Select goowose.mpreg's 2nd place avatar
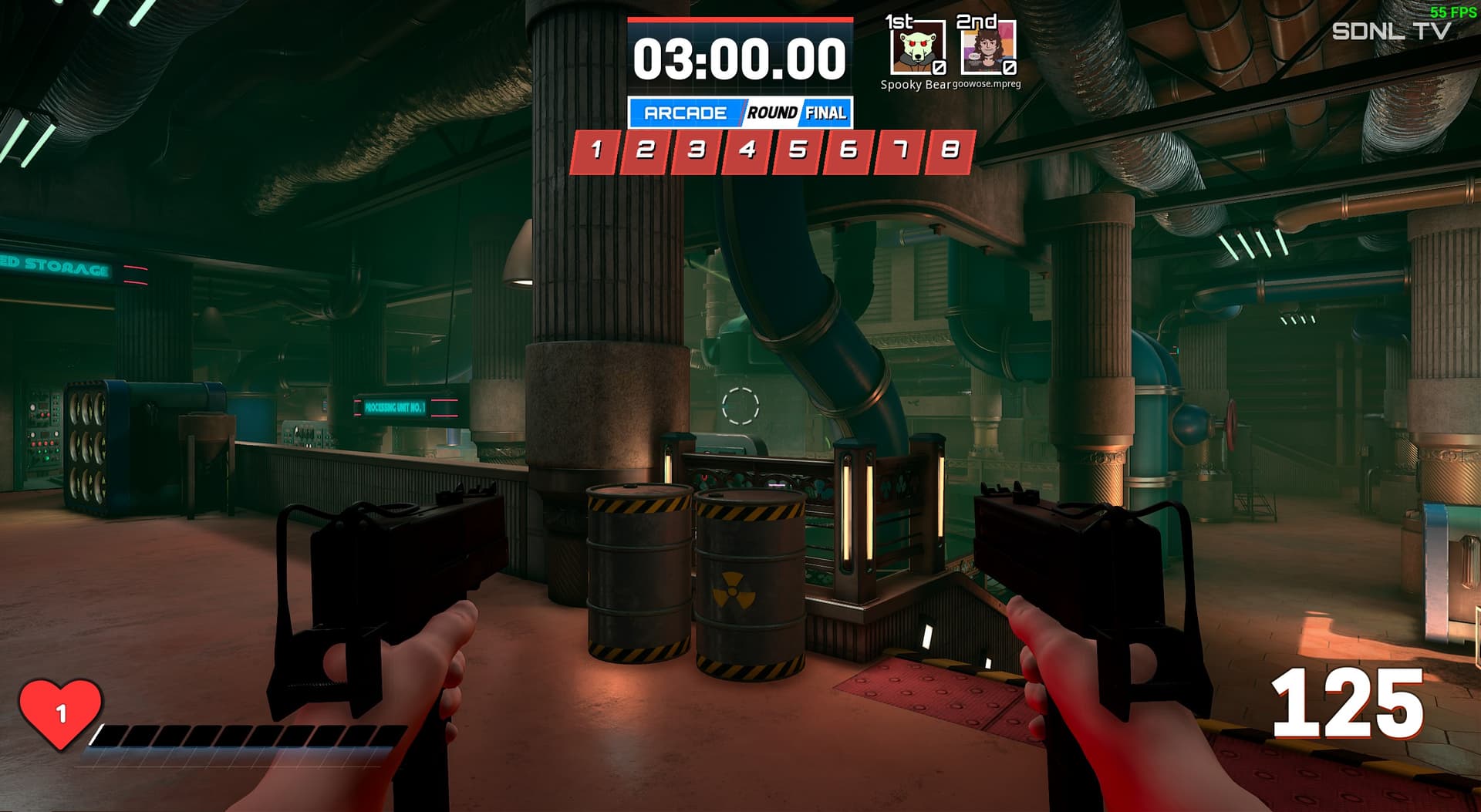 coord(987,48)
